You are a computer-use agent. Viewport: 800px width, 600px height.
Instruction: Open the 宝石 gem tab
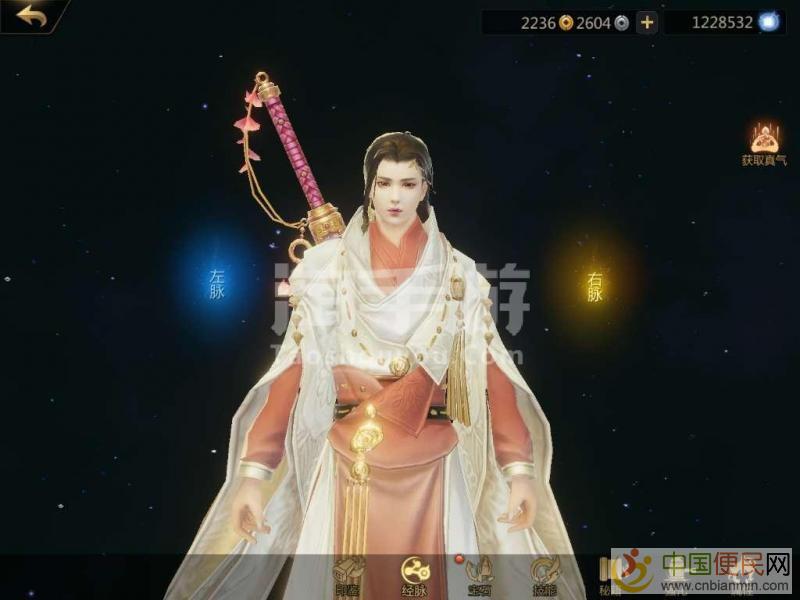coord(480,573)
